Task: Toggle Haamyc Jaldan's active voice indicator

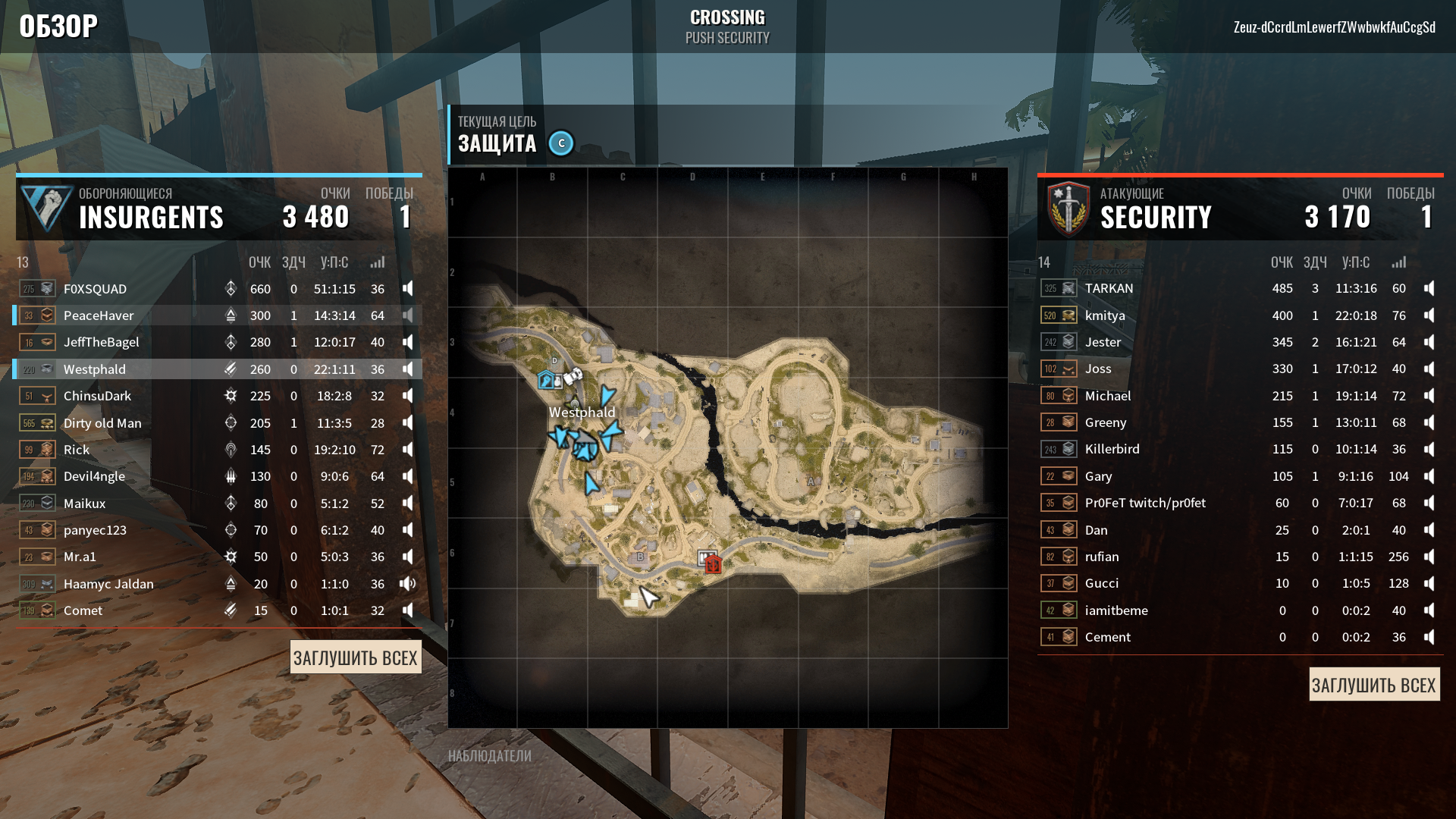Action: point(407,583)
